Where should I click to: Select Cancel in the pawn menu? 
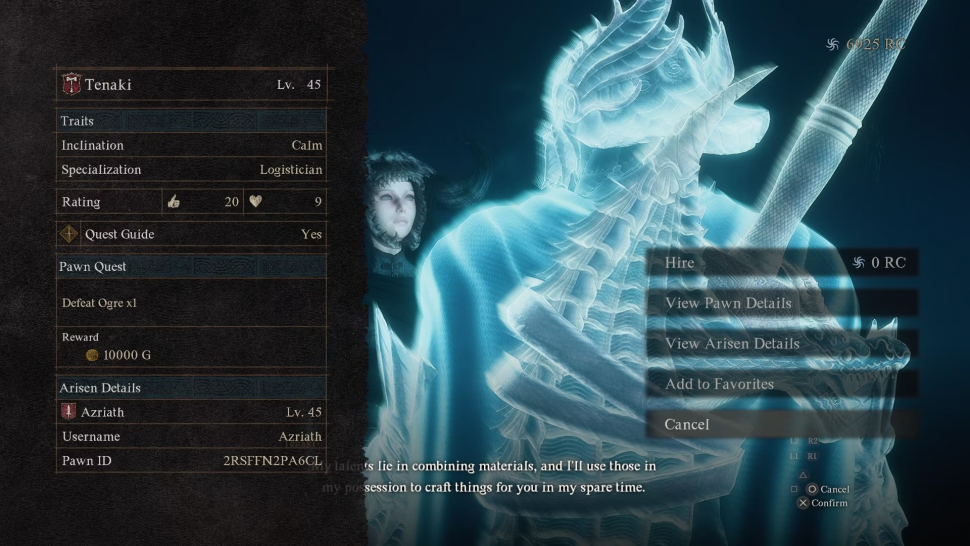(782, 424)
